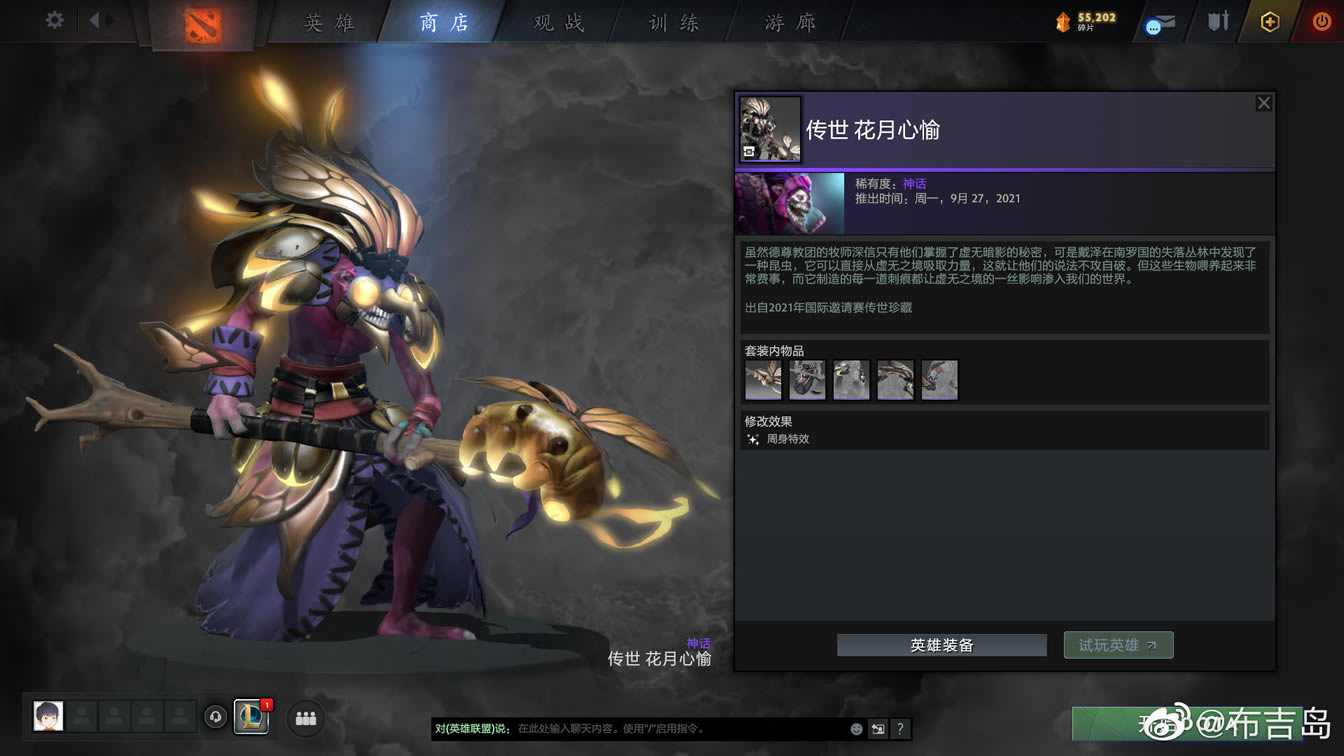Click the gold Dota Plus hexagon icon

point(1268,22)
